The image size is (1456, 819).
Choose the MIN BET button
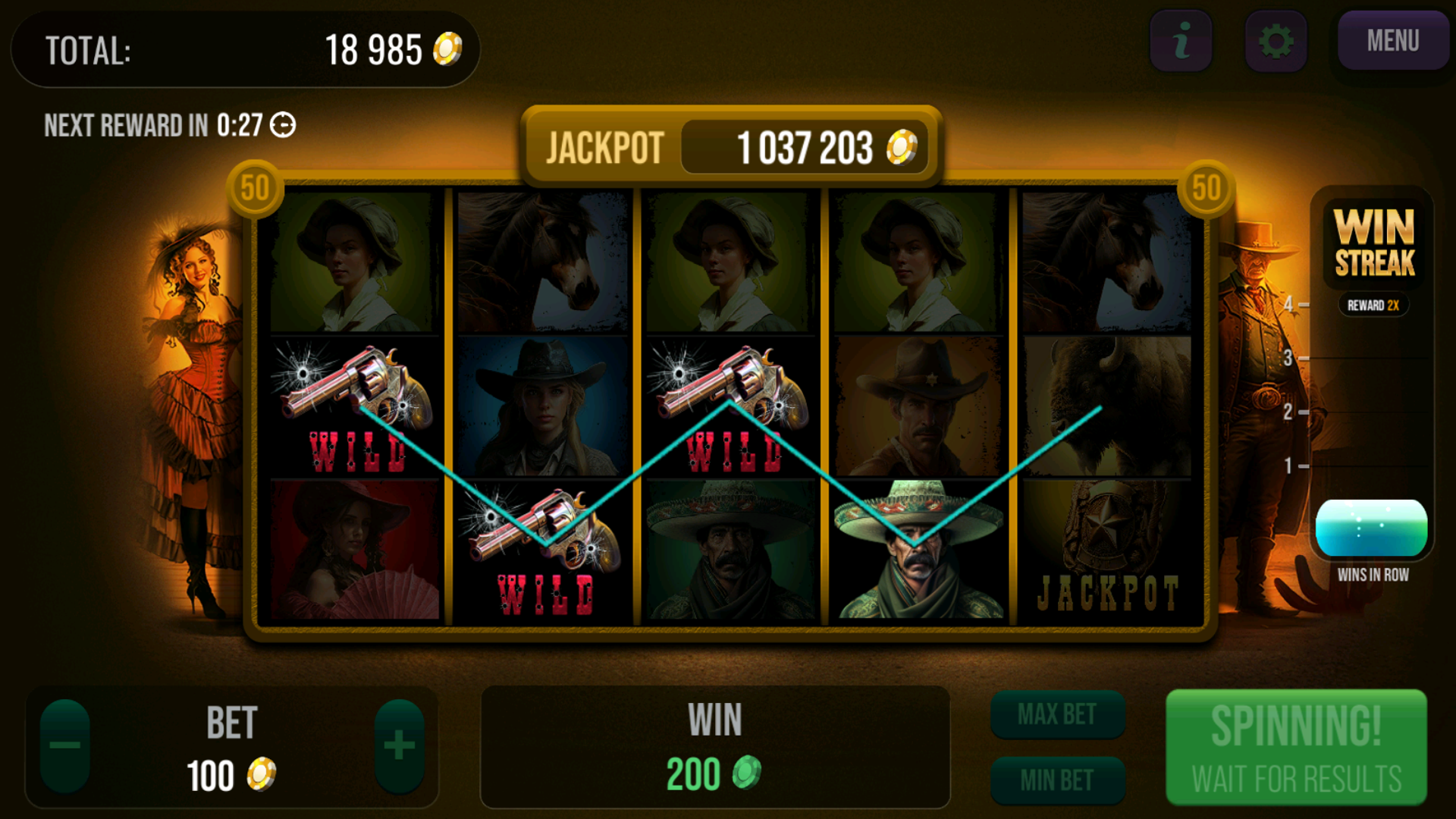click(1057, 780)
